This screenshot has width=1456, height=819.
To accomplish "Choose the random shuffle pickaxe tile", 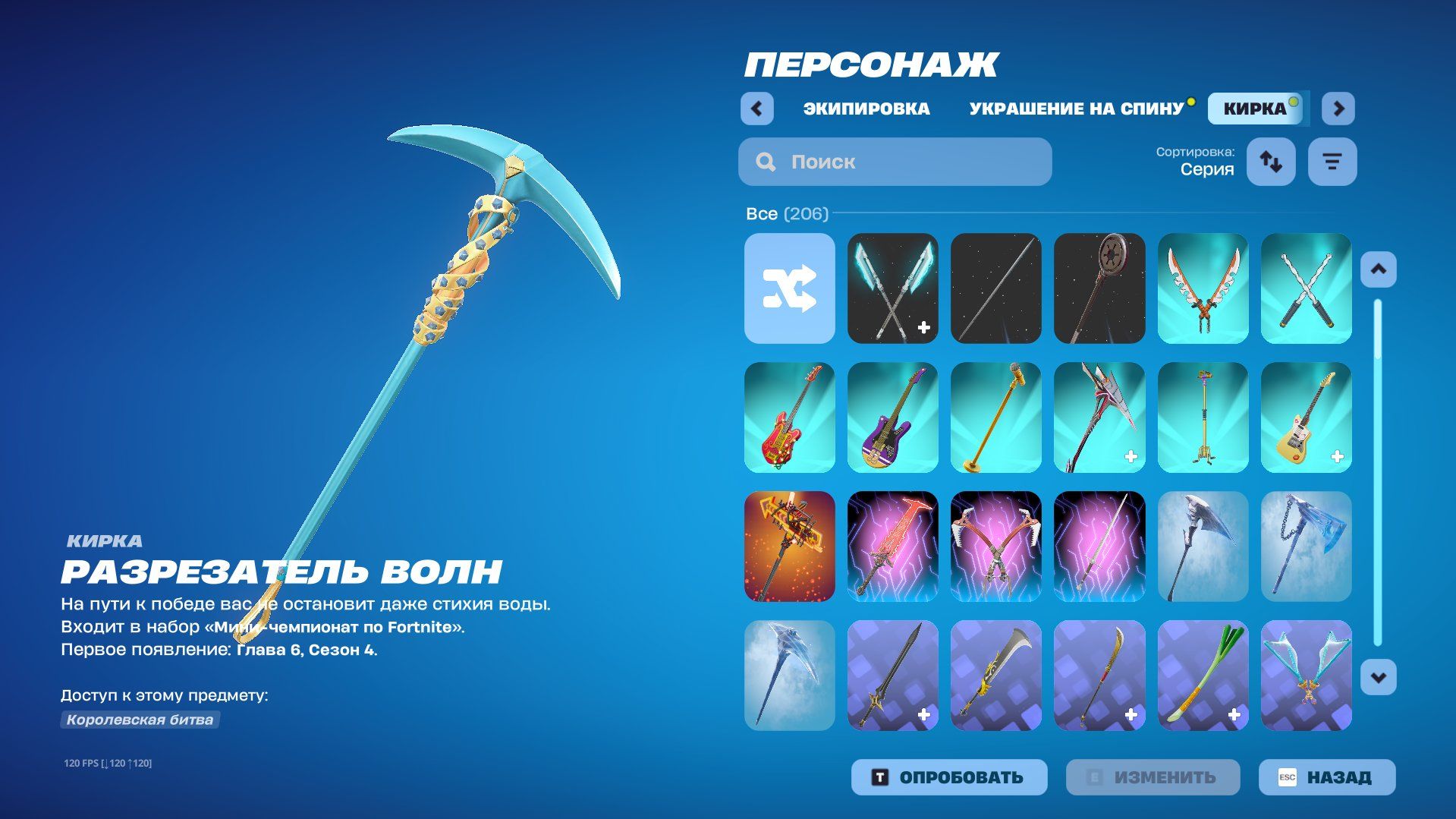I will 789,288.
